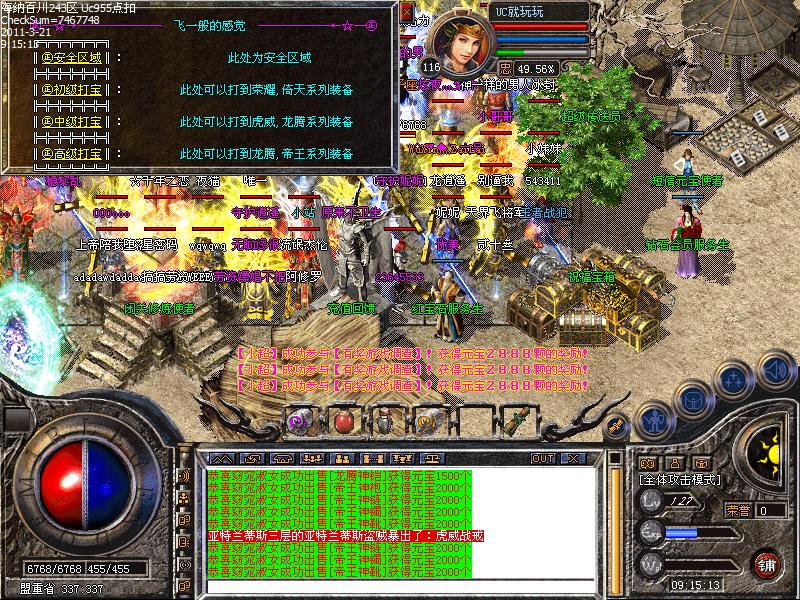This screenshot has width=800, height=600.
Task: Click the female character portrait
Action: point(462,43)
